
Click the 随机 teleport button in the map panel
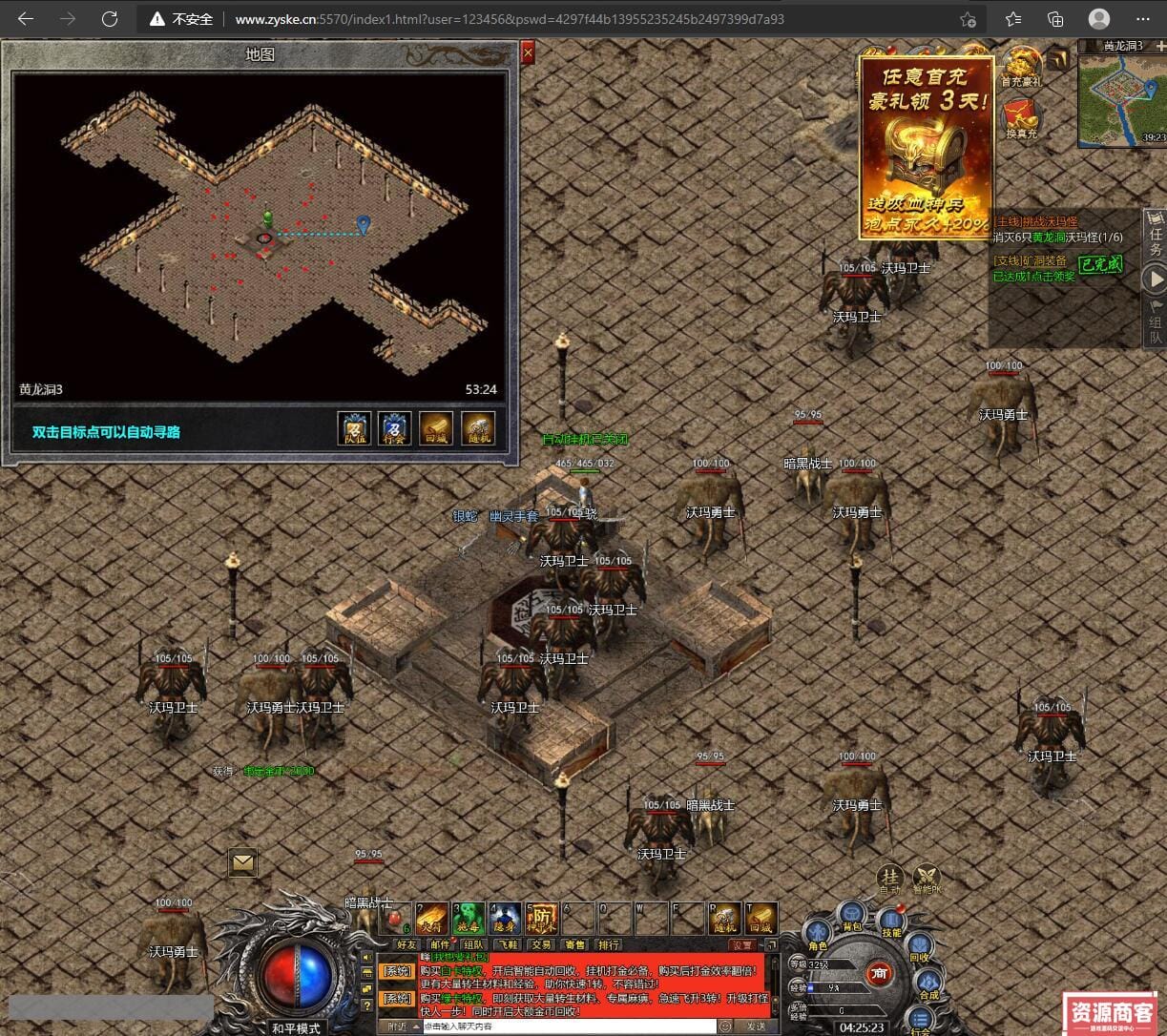[x=478, y=427]
